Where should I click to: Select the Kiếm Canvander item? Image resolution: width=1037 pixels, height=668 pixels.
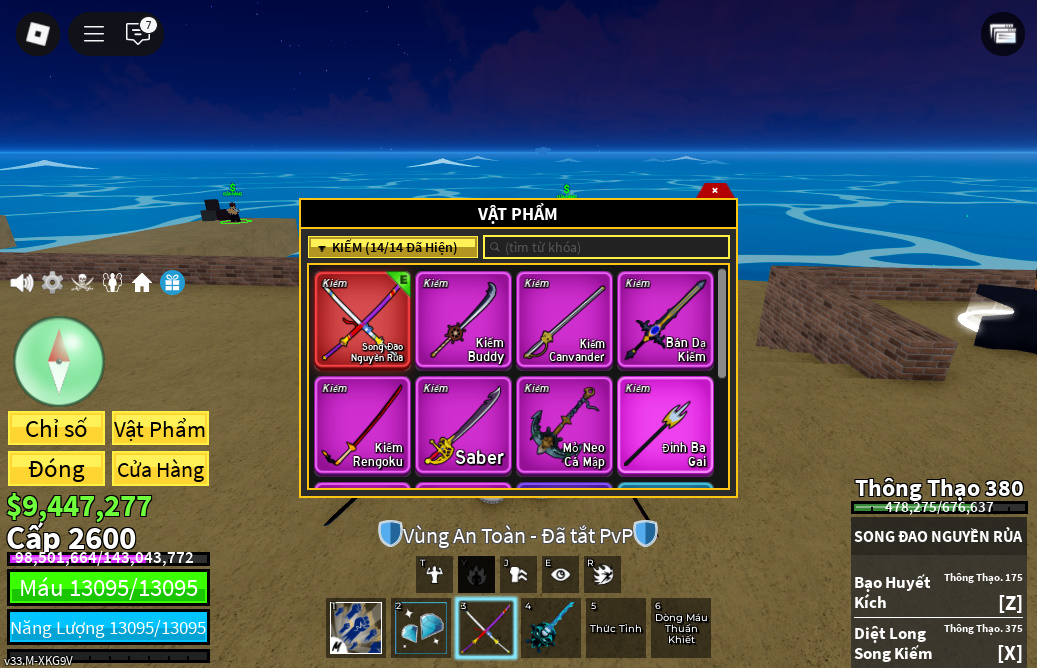(564, 320)
